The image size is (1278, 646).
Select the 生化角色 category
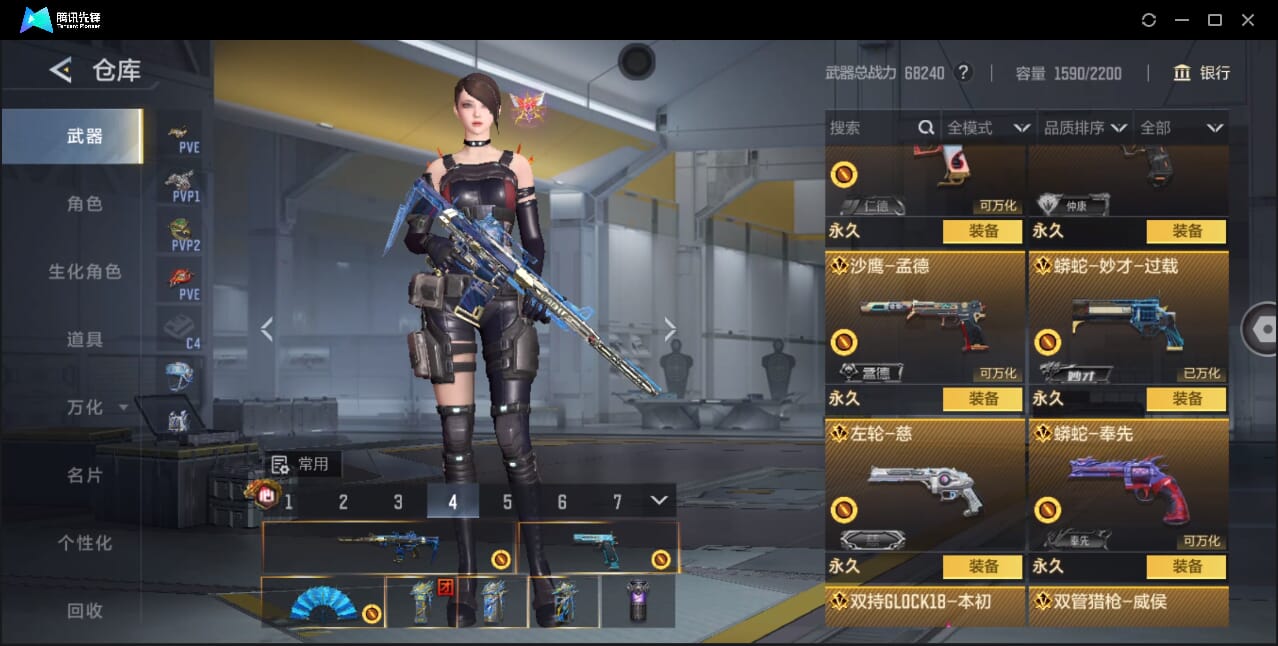[x=84, y=272]
